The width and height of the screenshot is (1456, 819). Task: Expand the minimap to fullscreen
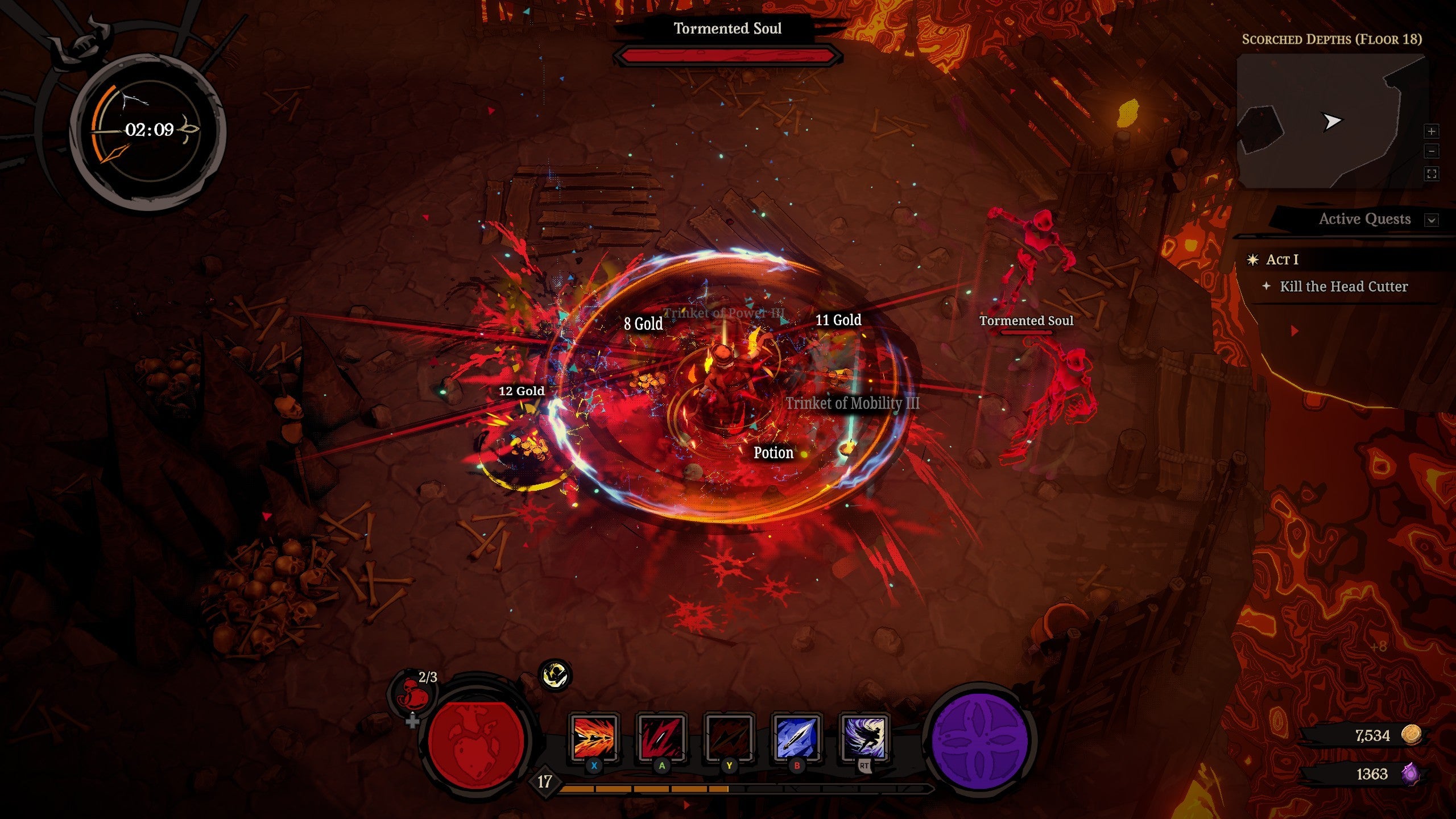click(x=1431, y=174)
